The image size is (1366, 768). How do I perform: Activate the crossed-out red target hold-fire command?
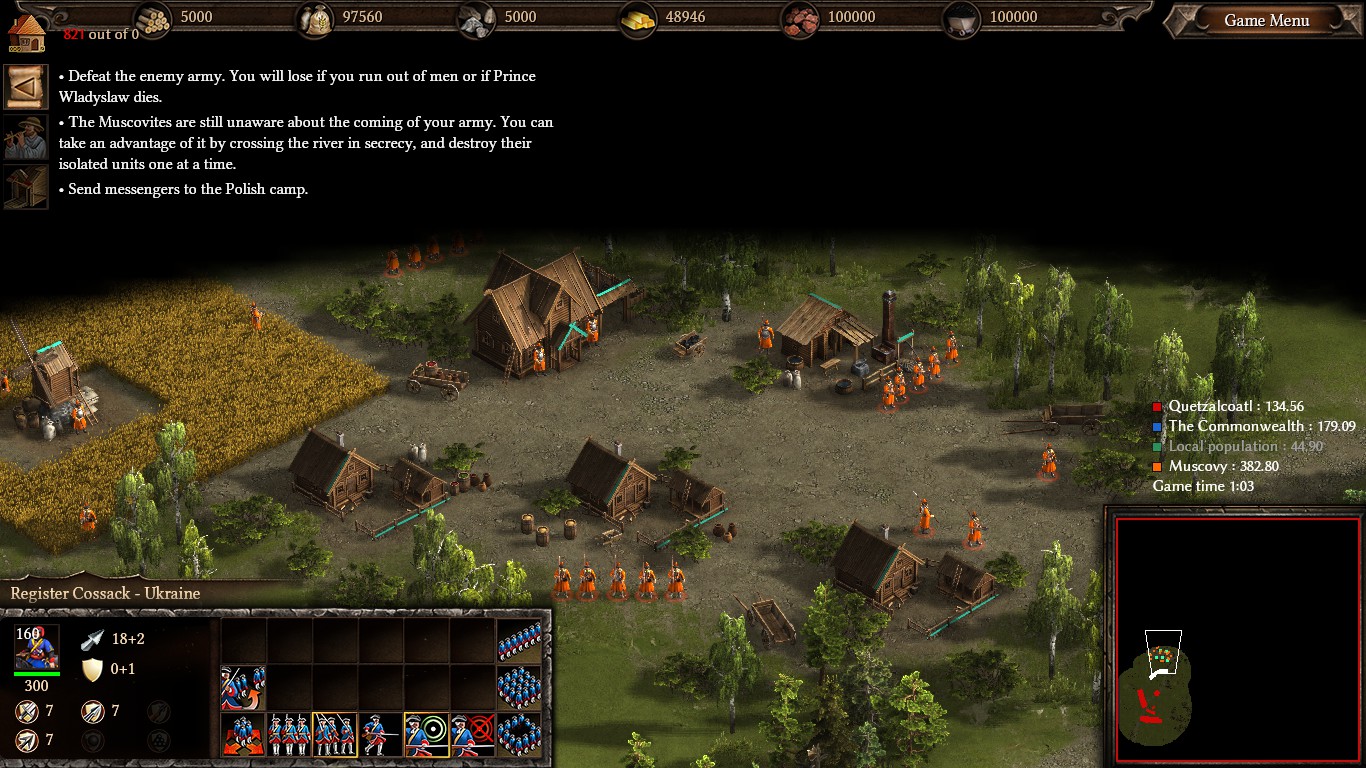pyautogui.click(x=473, y=735)
